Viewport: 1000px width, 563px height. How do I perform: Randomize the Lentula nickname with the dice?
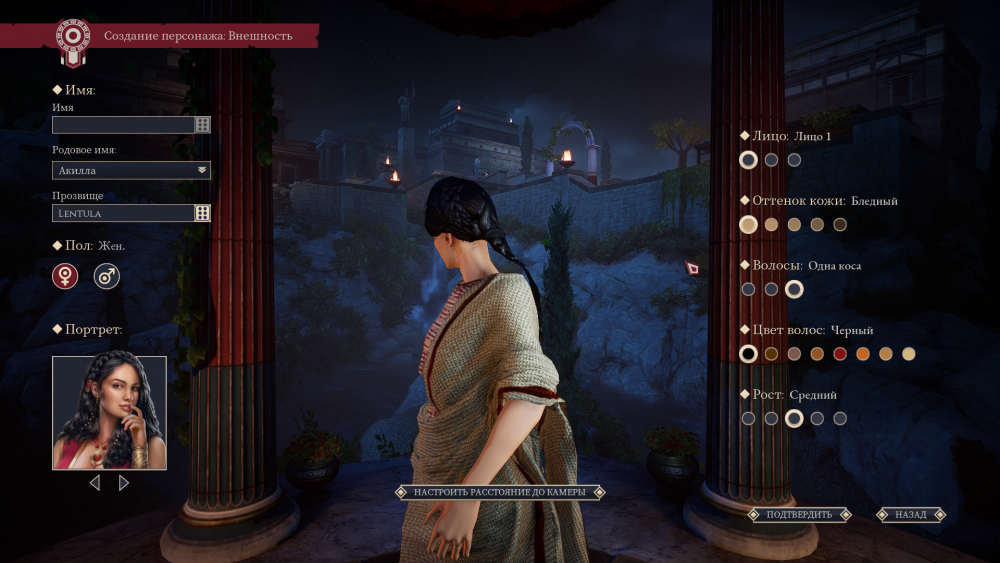pos(203,213)
